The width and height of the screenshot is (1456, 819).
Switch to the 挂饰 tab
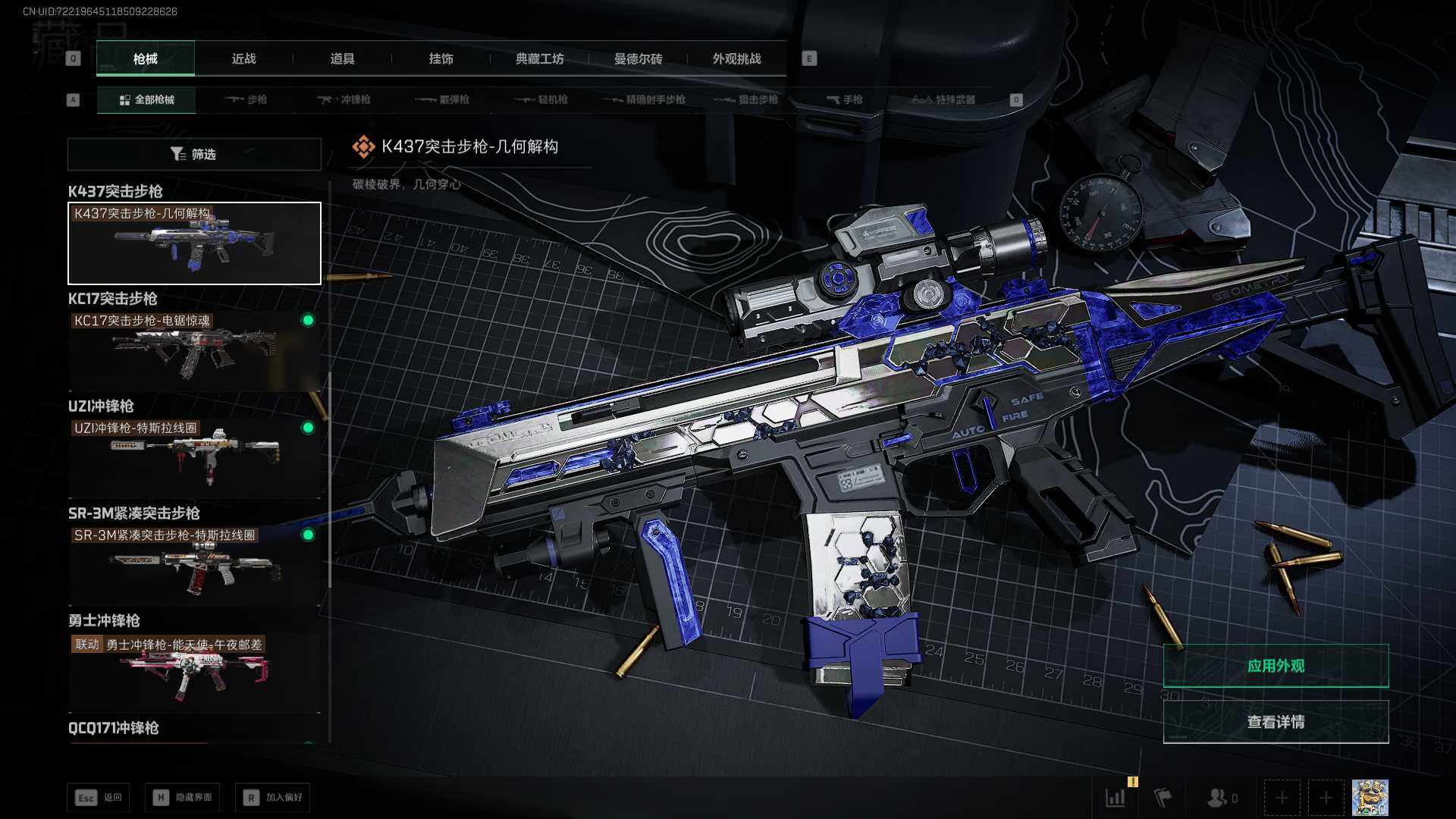441,58
